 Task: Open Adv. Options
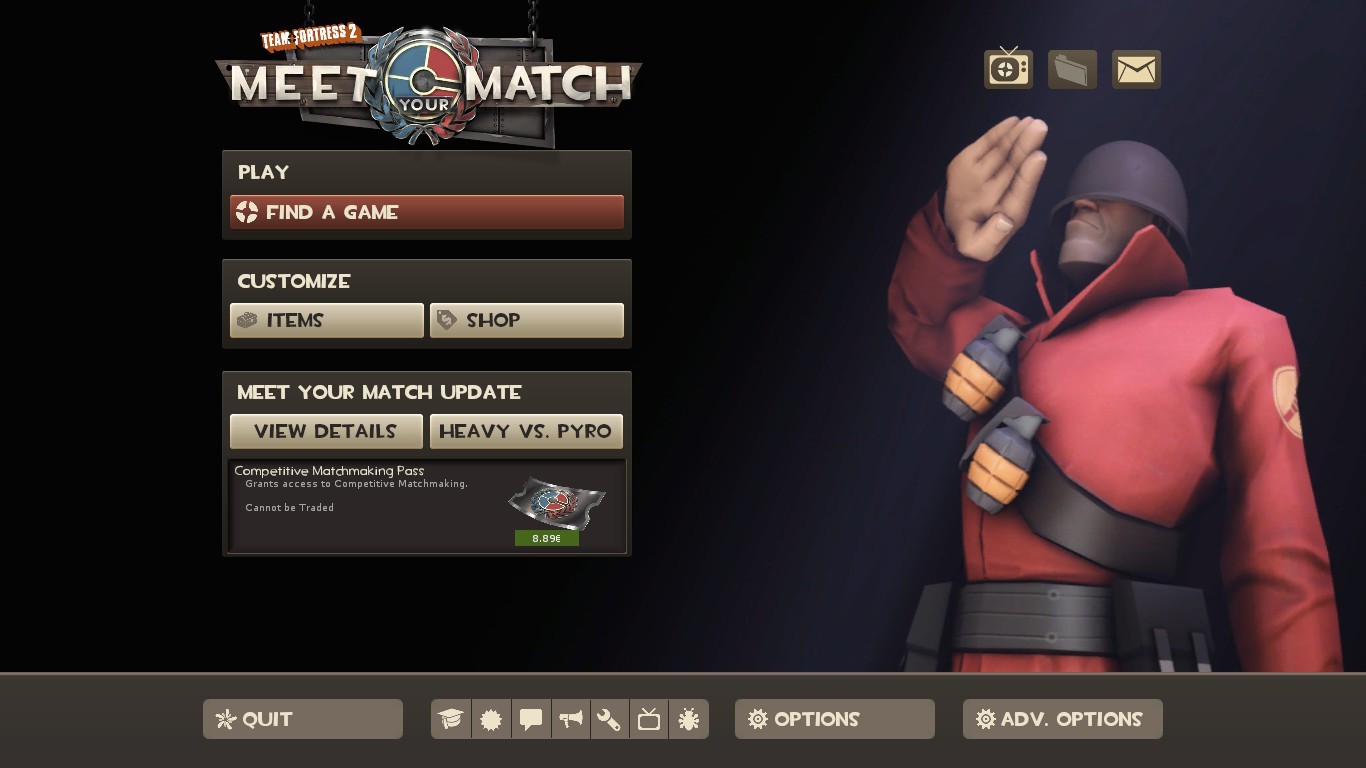1062,719
